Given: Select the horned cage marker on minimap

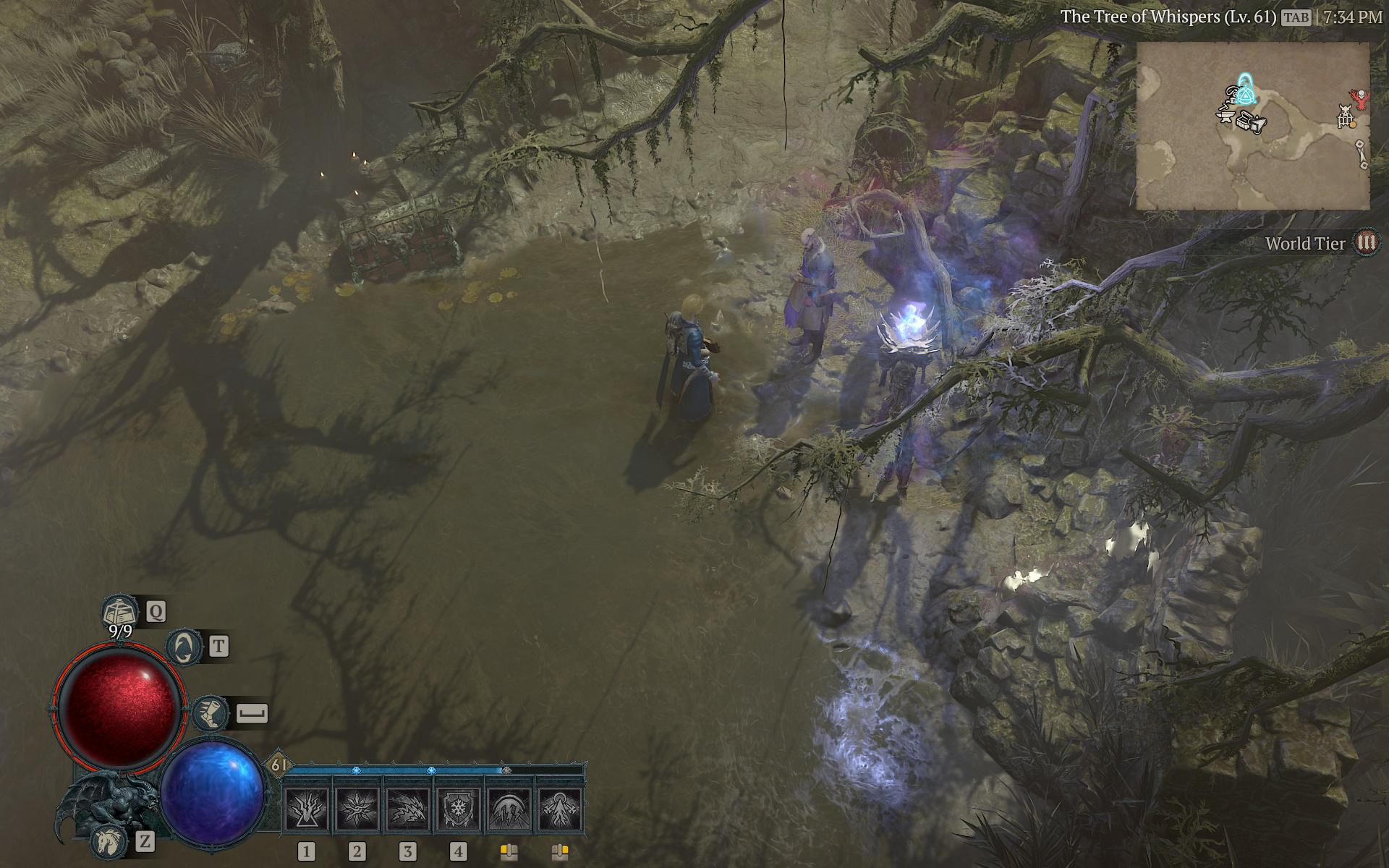Looking at the screenshot, I should (1346, 116).
